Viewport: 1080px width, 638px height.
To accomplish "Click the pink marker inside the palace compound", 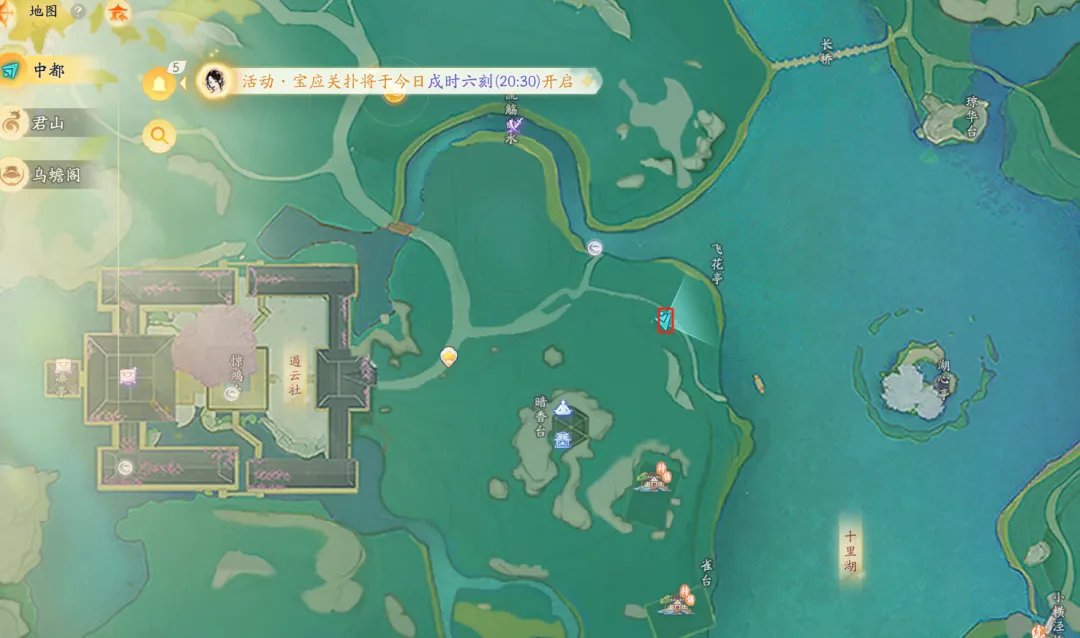I will click(127, 376).
